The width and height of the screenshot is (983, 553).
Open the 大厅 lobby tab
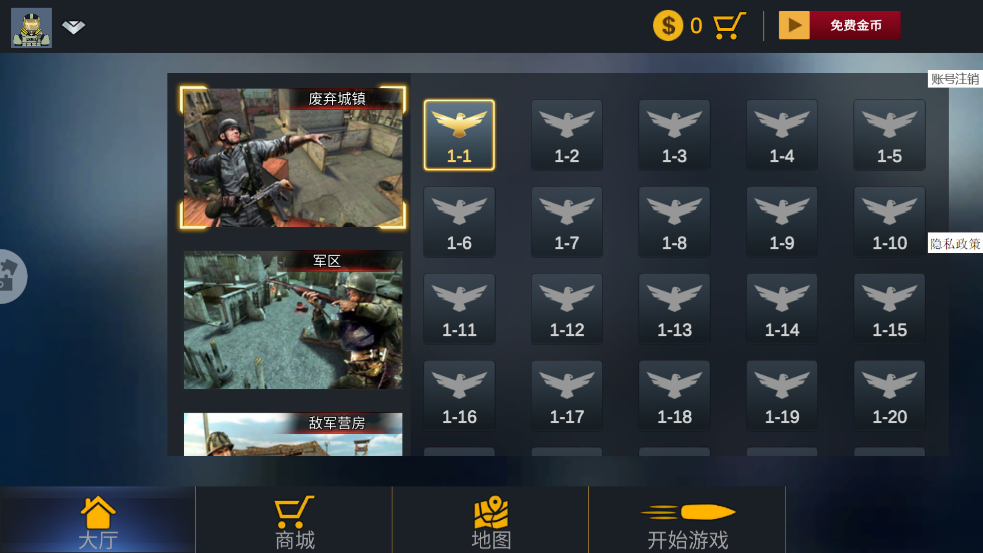coord(98,523)
